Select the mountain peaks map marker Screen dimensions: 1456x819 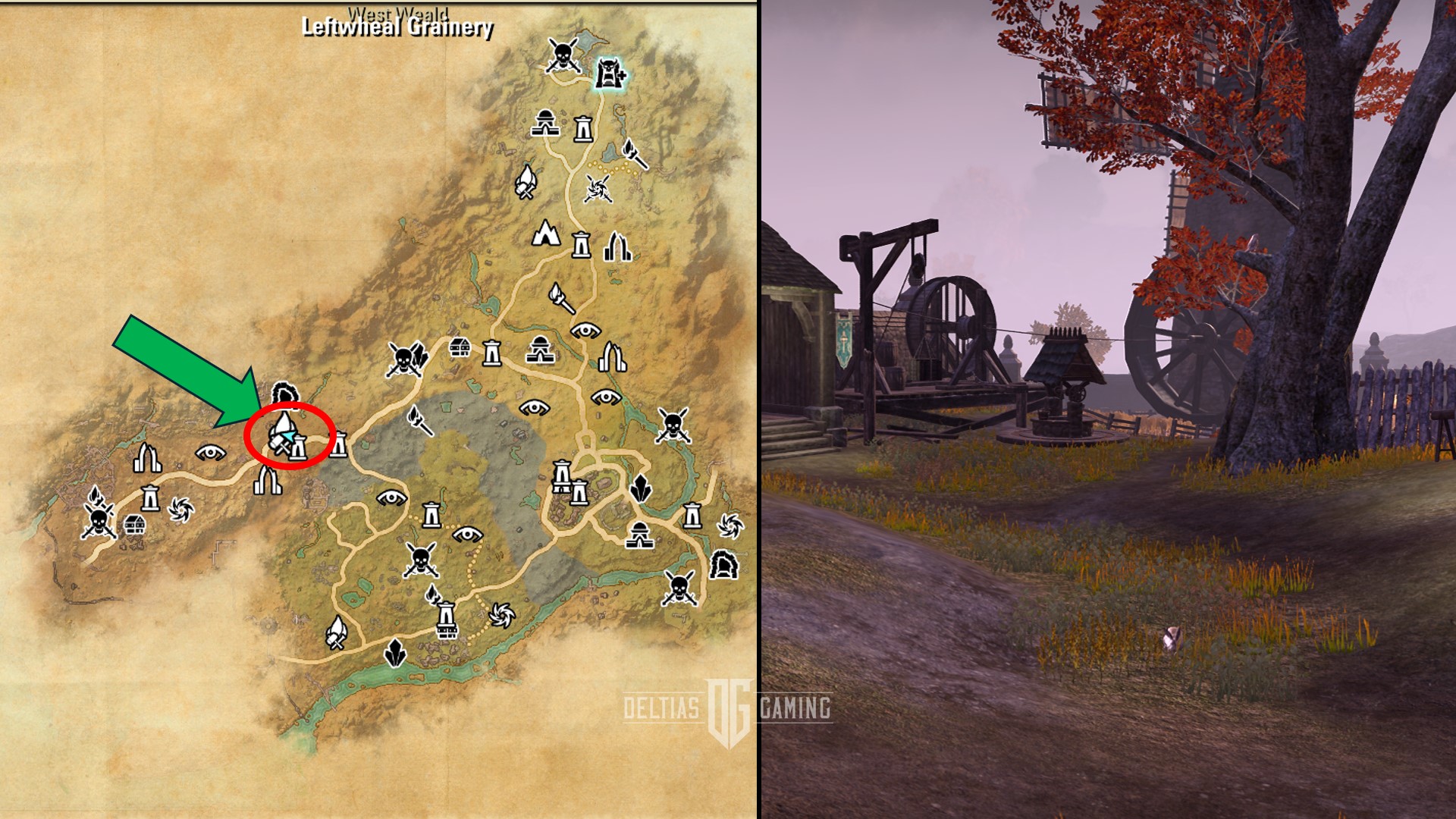544,234
